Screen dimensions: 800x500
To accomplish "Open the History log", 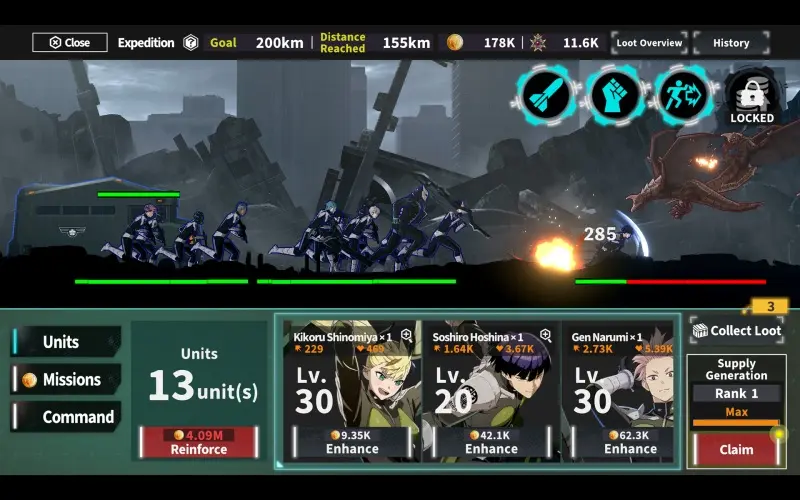I will pos(731,43).
